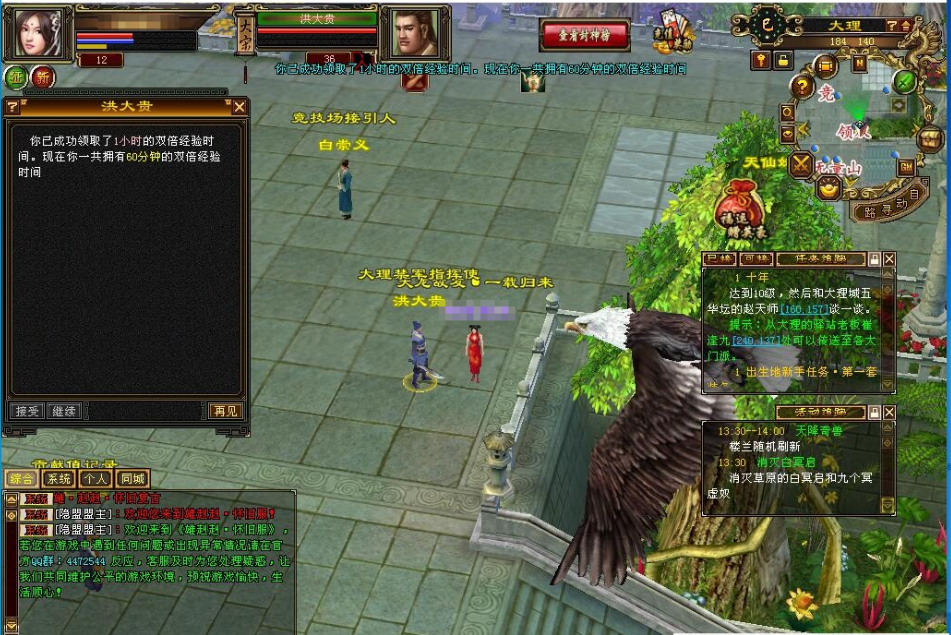Switch to the 系统 chat tab
The image size is (951, 635).
(59, 479)
